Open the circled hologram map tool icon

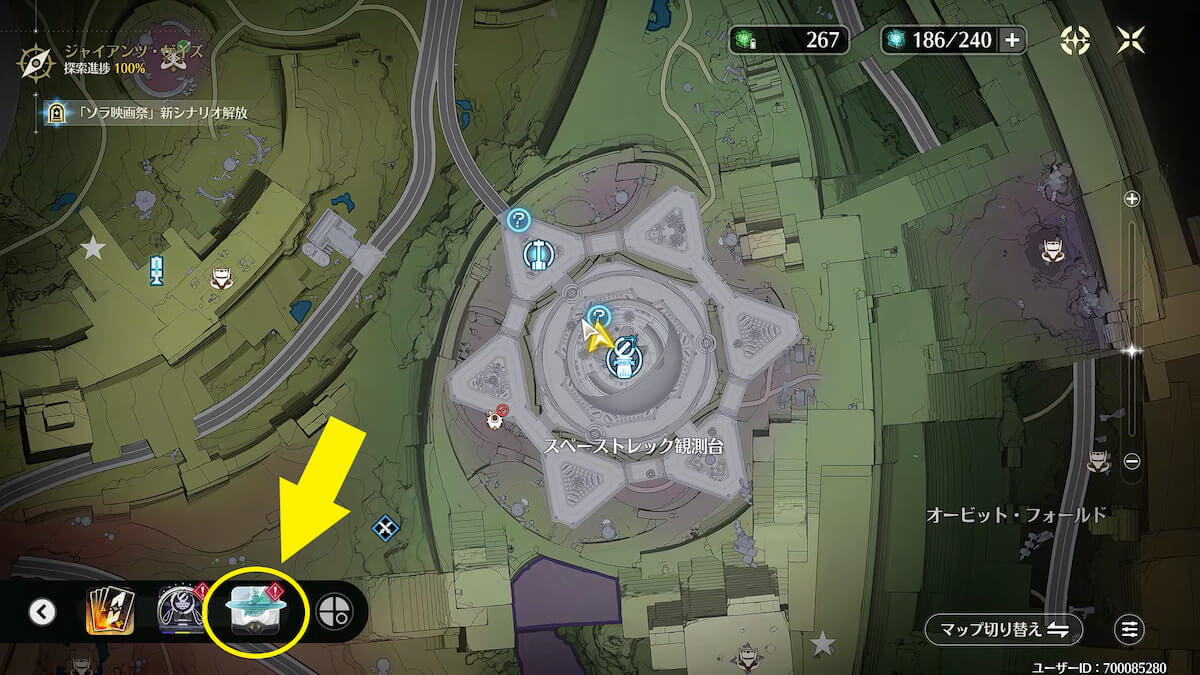(254, 610)
